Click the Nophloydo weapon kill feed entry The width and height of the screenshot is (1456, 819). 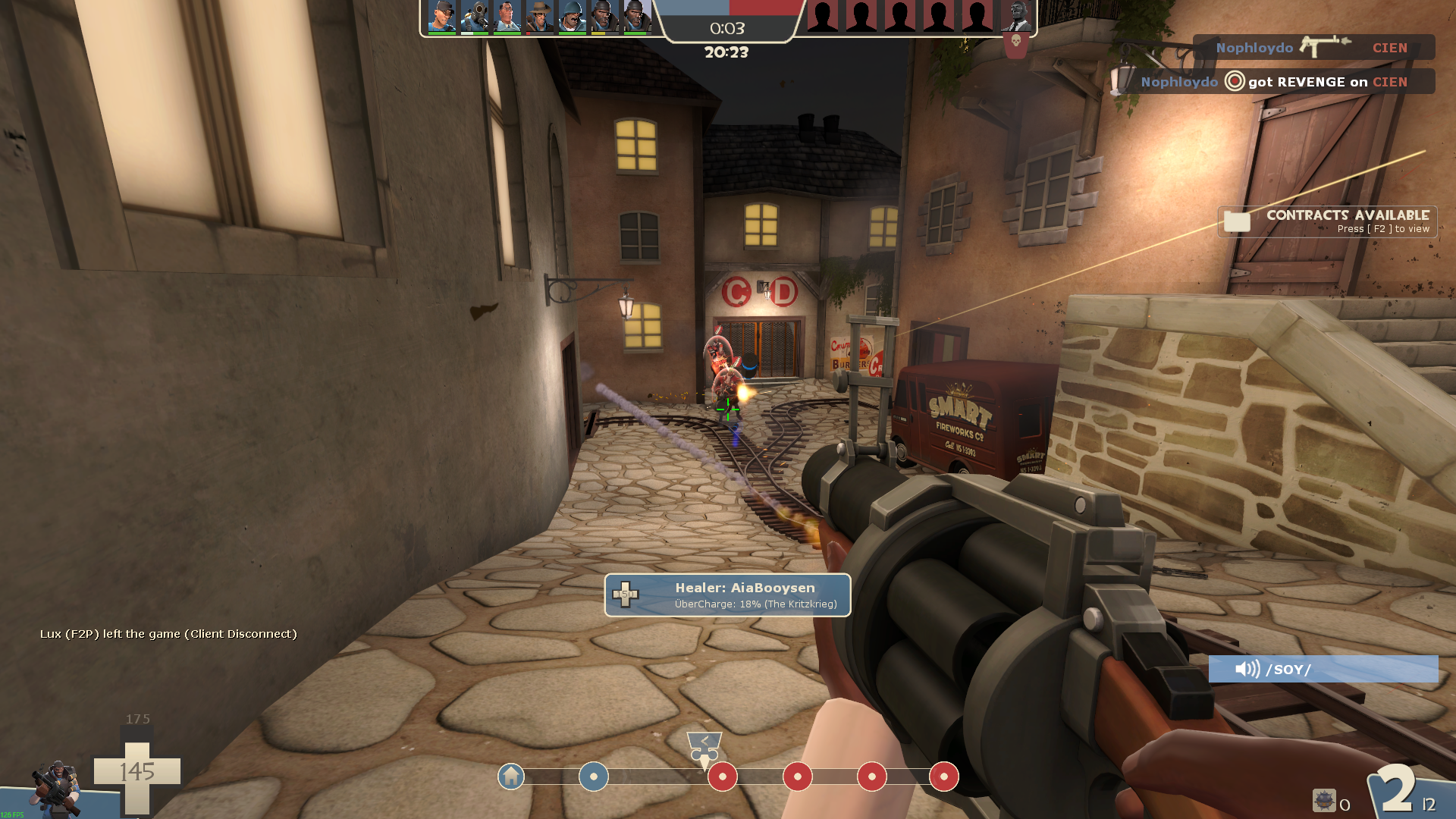coord(1313,48)
